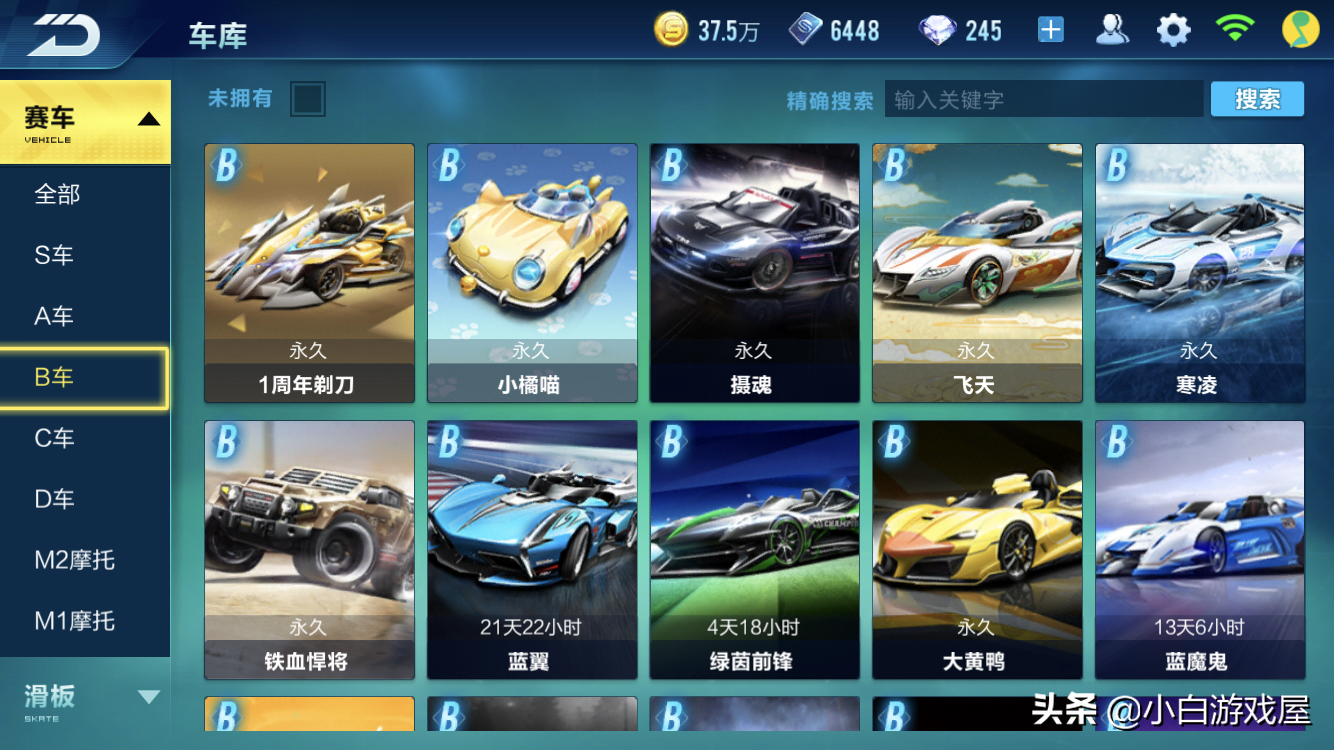Viewport: 1334px width, 750px height.
Task: Choose the 大黄鸭 car card
Action: pyautogui.click(x=977, y=549)
